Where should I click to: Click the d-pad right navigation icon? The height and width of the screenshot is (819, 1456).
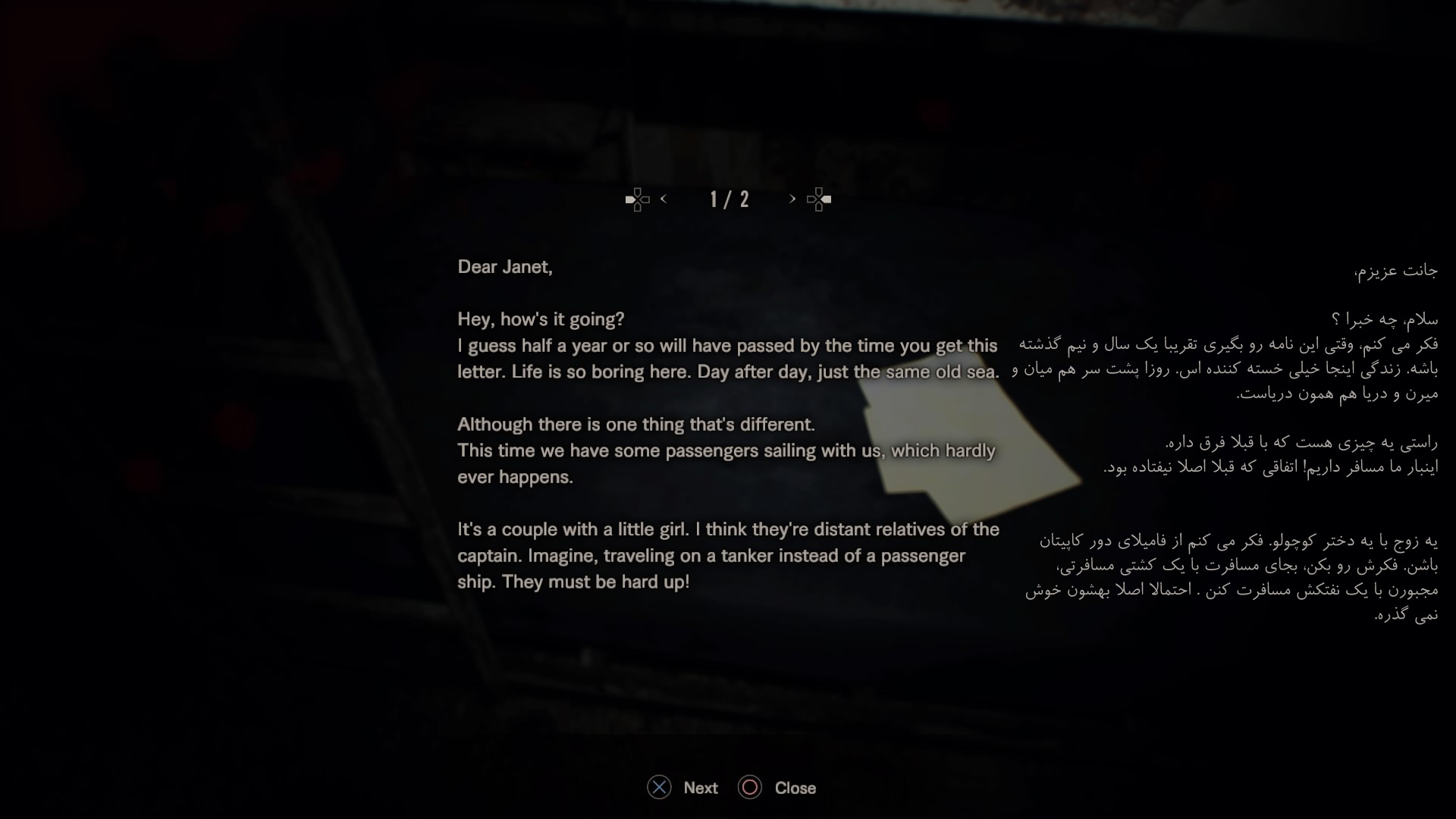(818, 199)
